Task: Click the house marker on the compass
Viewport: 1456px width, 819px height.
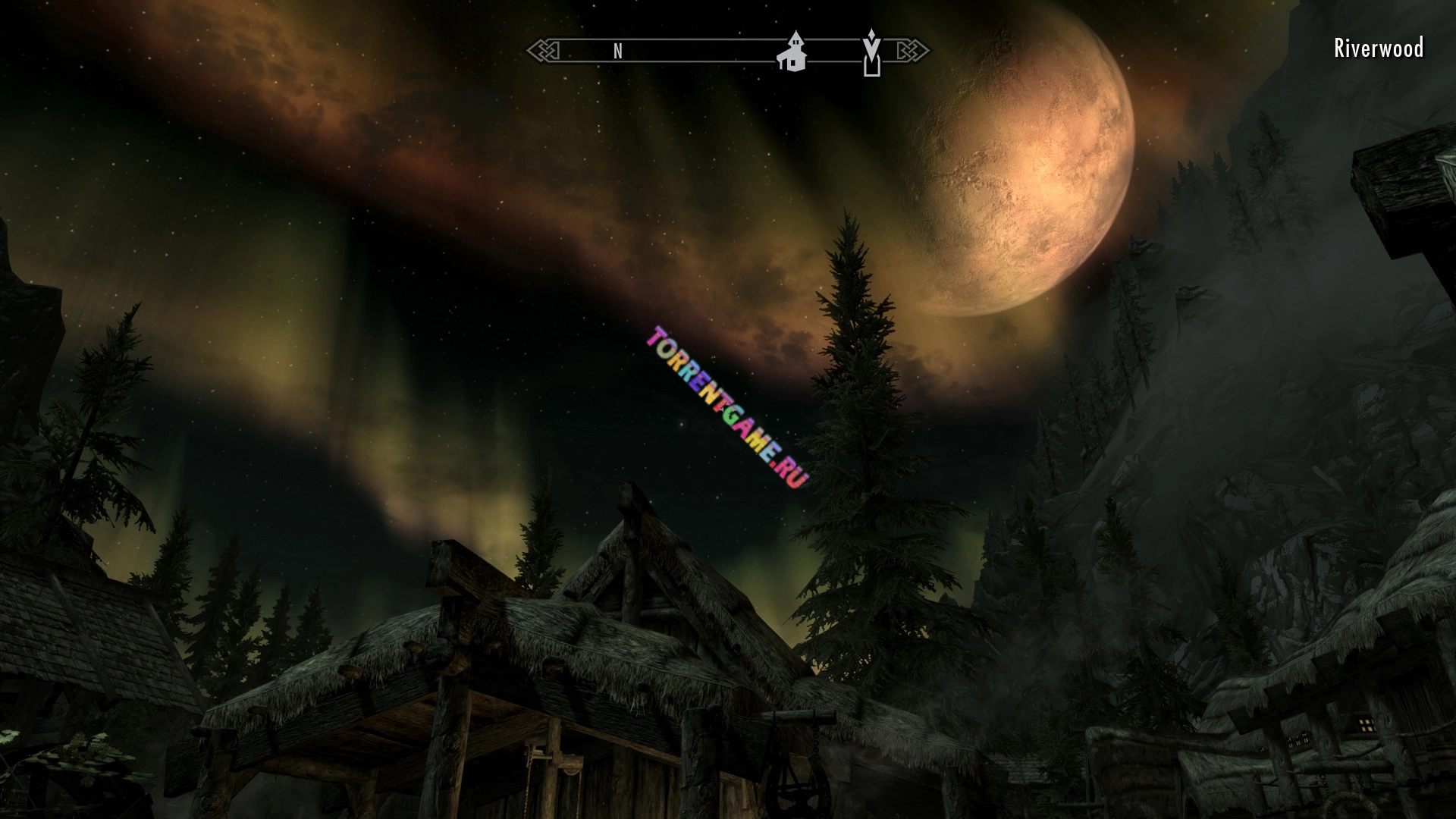Action: 792,52
